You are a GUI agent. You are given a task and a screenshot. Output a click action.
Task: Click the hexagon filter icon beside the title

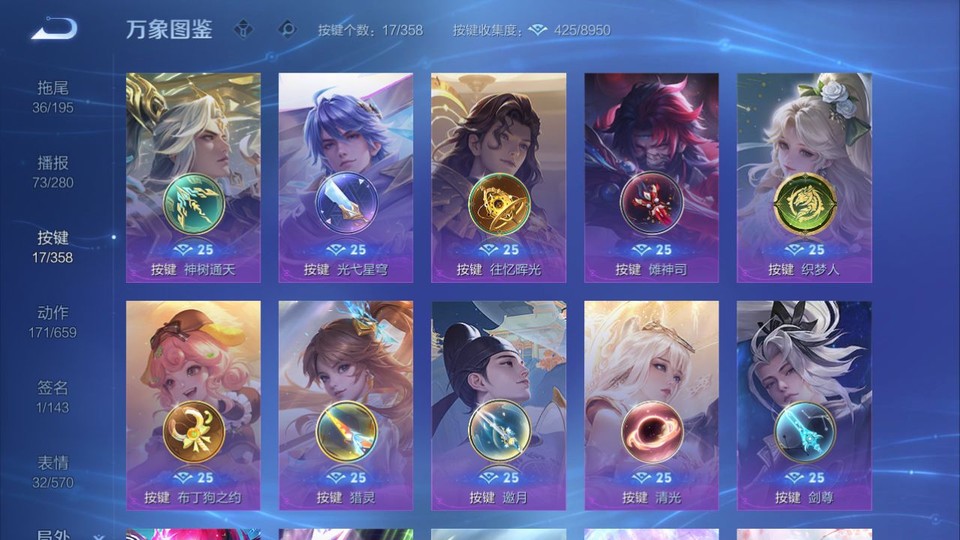[287, 29]
